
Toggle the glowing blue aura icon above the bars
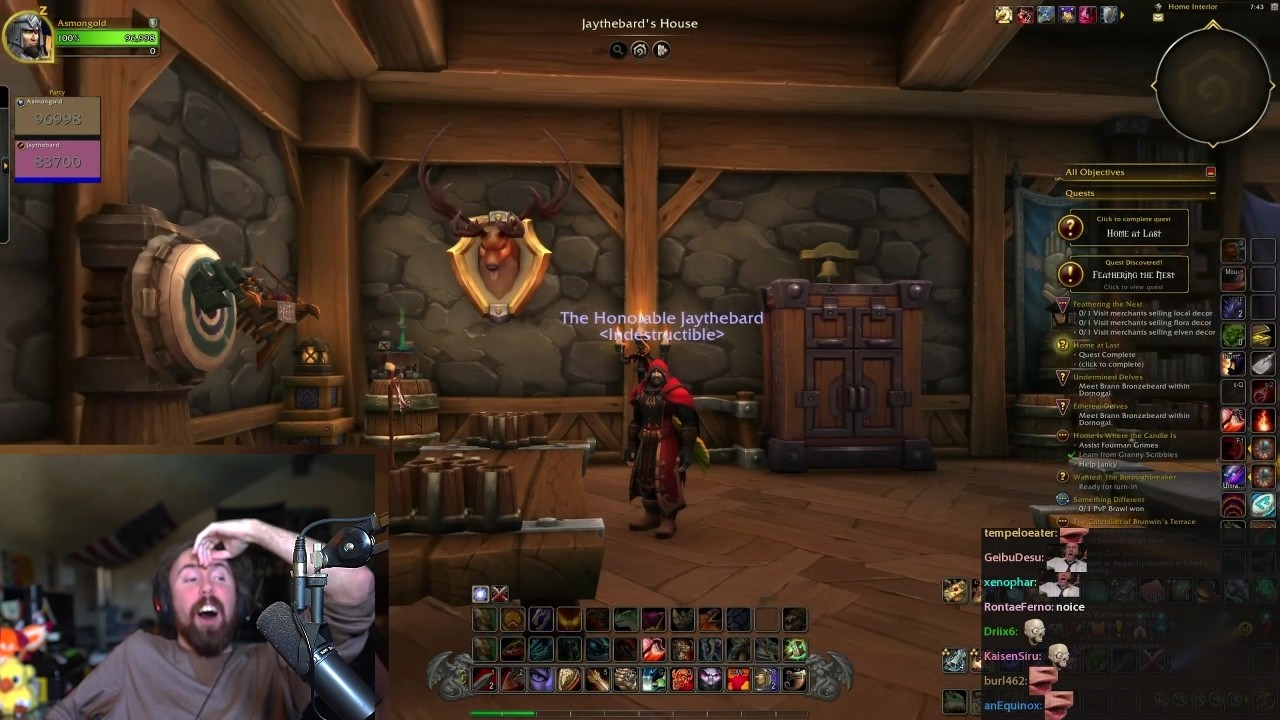479,593
